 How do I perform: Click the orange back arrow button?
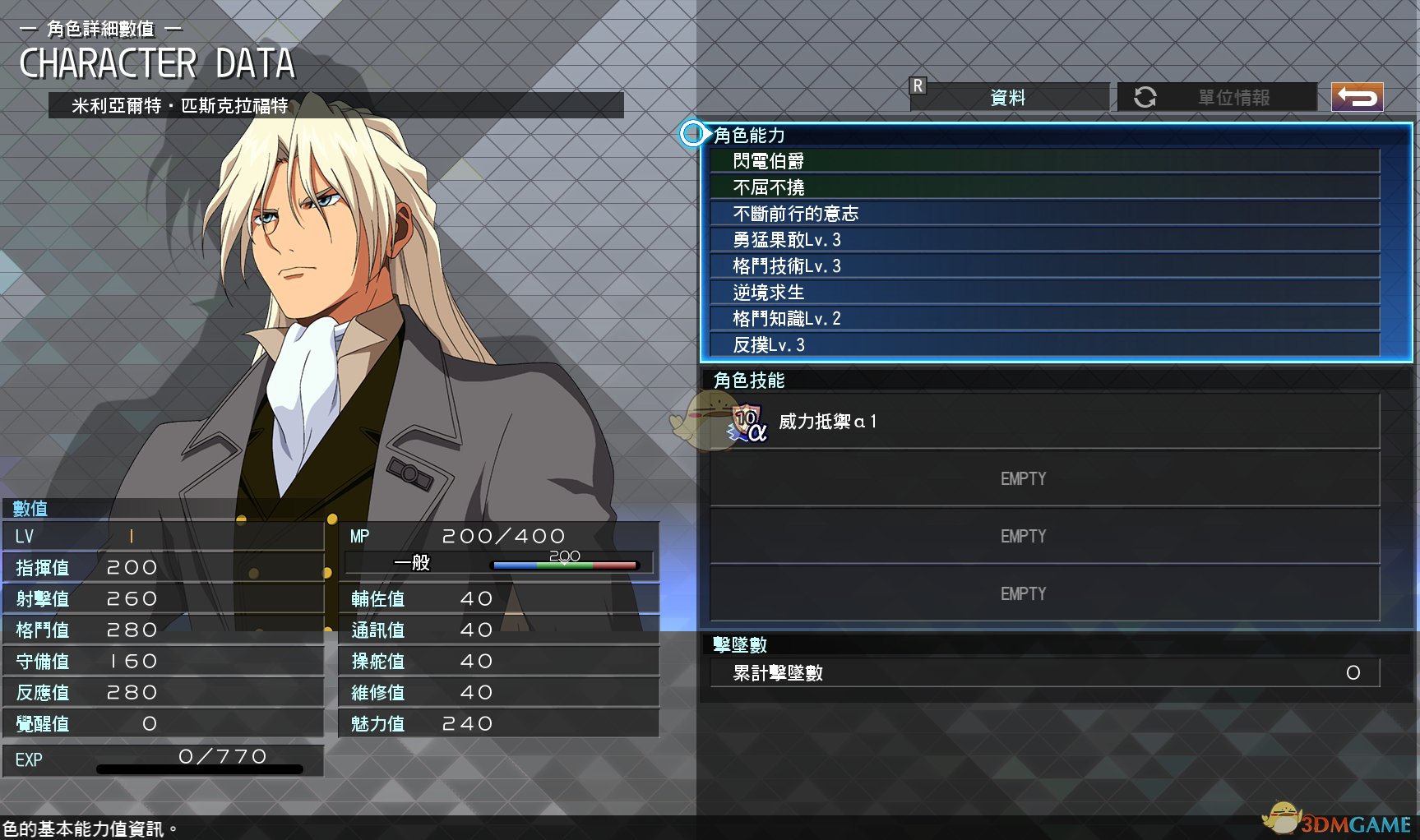click(1357, 97)
